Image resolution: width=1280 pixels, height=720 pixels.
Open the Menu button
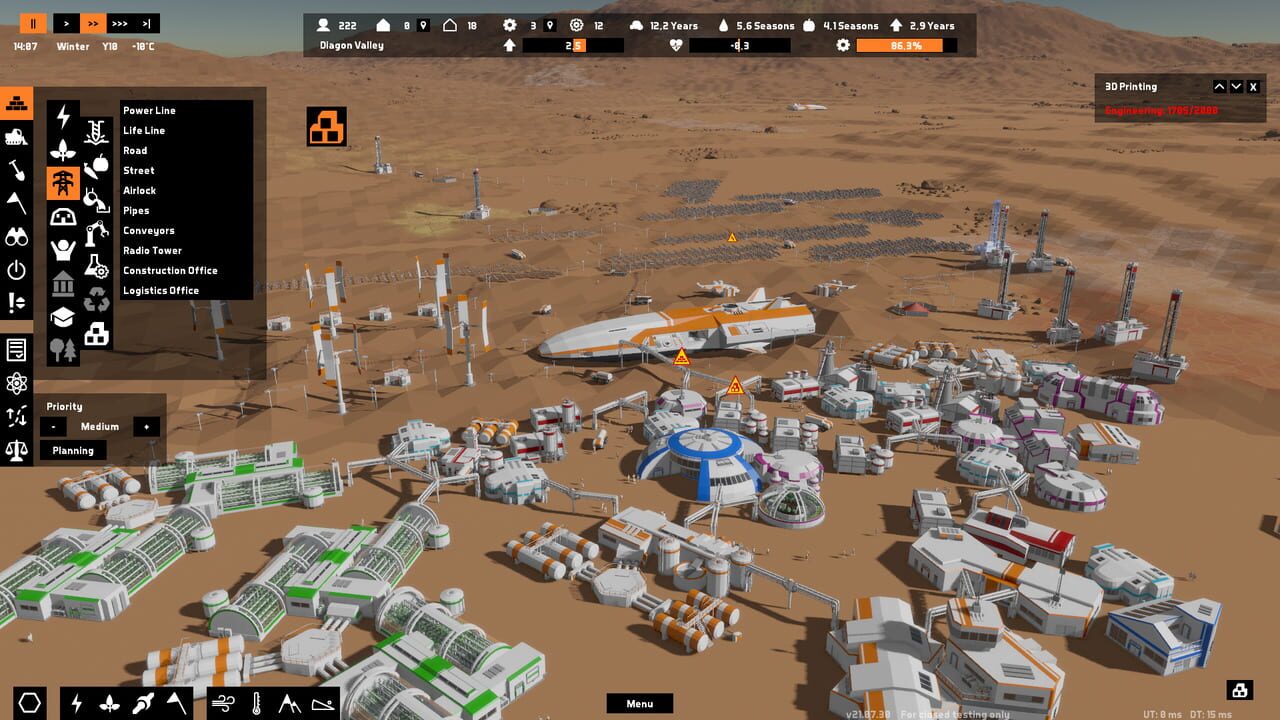pos(640,704)
